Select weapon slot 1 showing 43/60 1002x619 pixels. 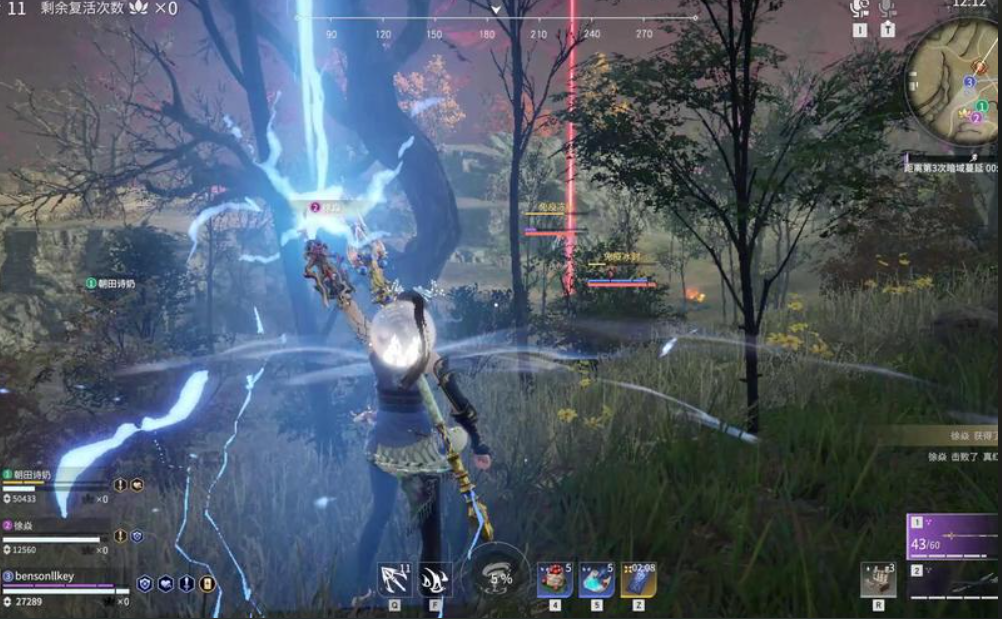point(951,536)
